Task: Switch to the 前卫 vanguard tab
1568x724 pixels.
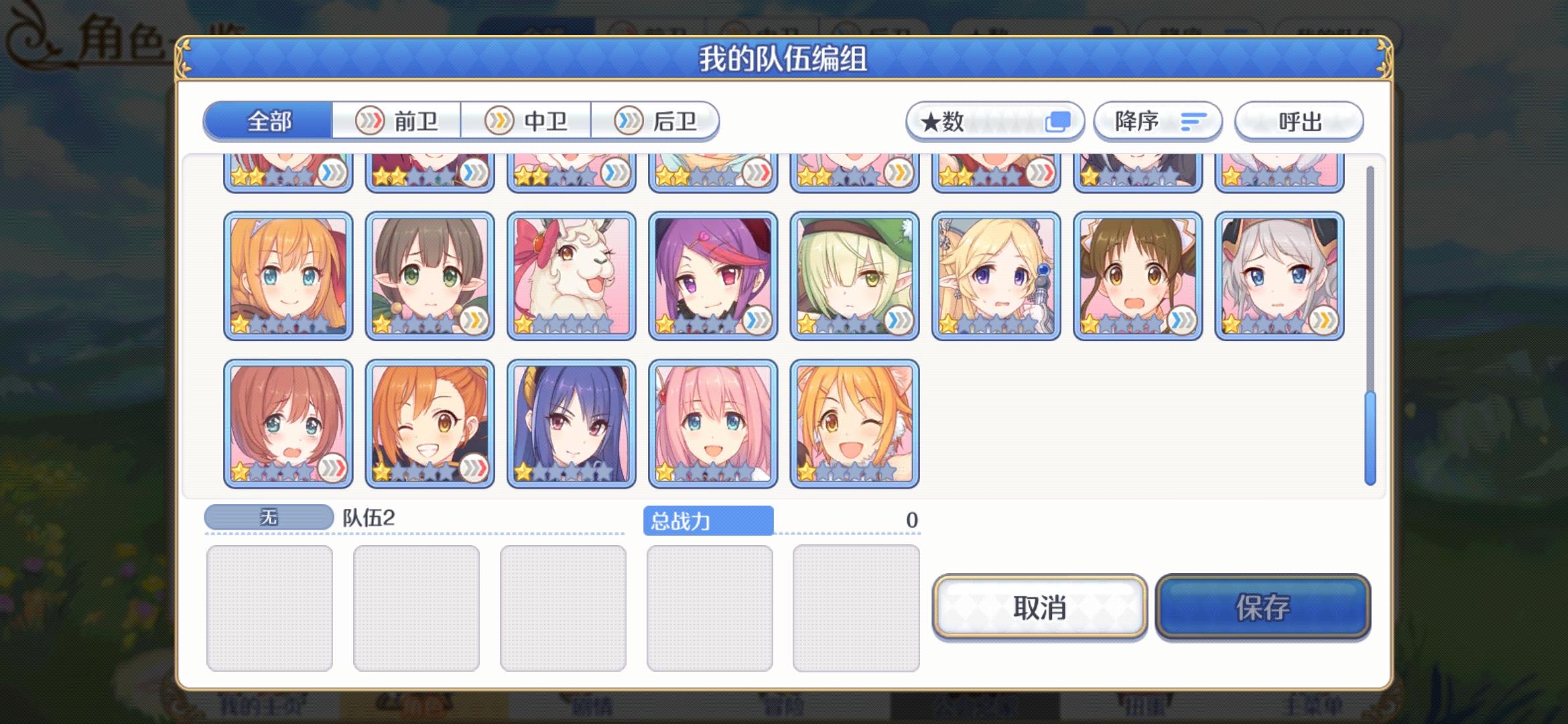Action: pos(398,120)
